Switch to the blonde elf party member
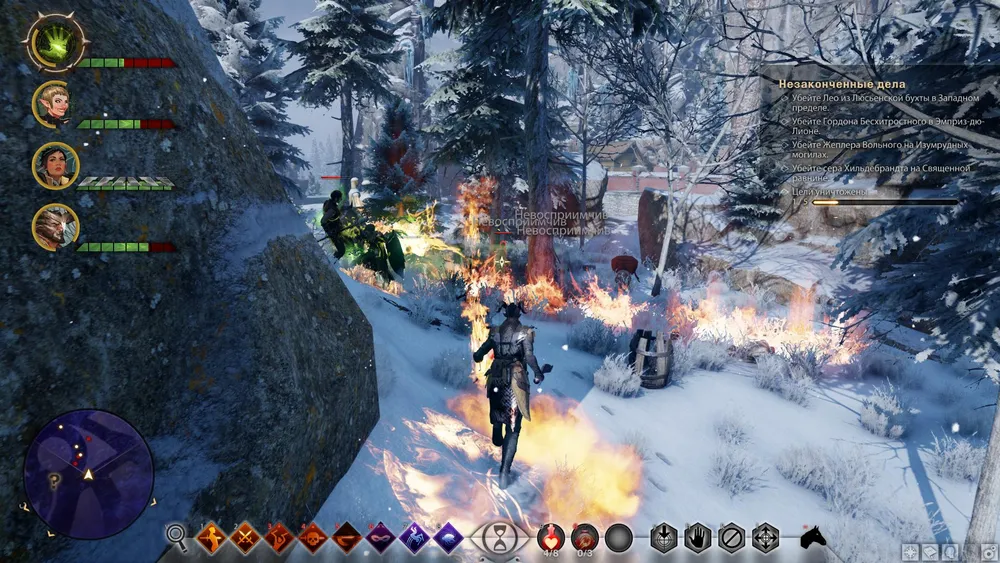The width and height of the screenshot is (1000, 563). 53,104
